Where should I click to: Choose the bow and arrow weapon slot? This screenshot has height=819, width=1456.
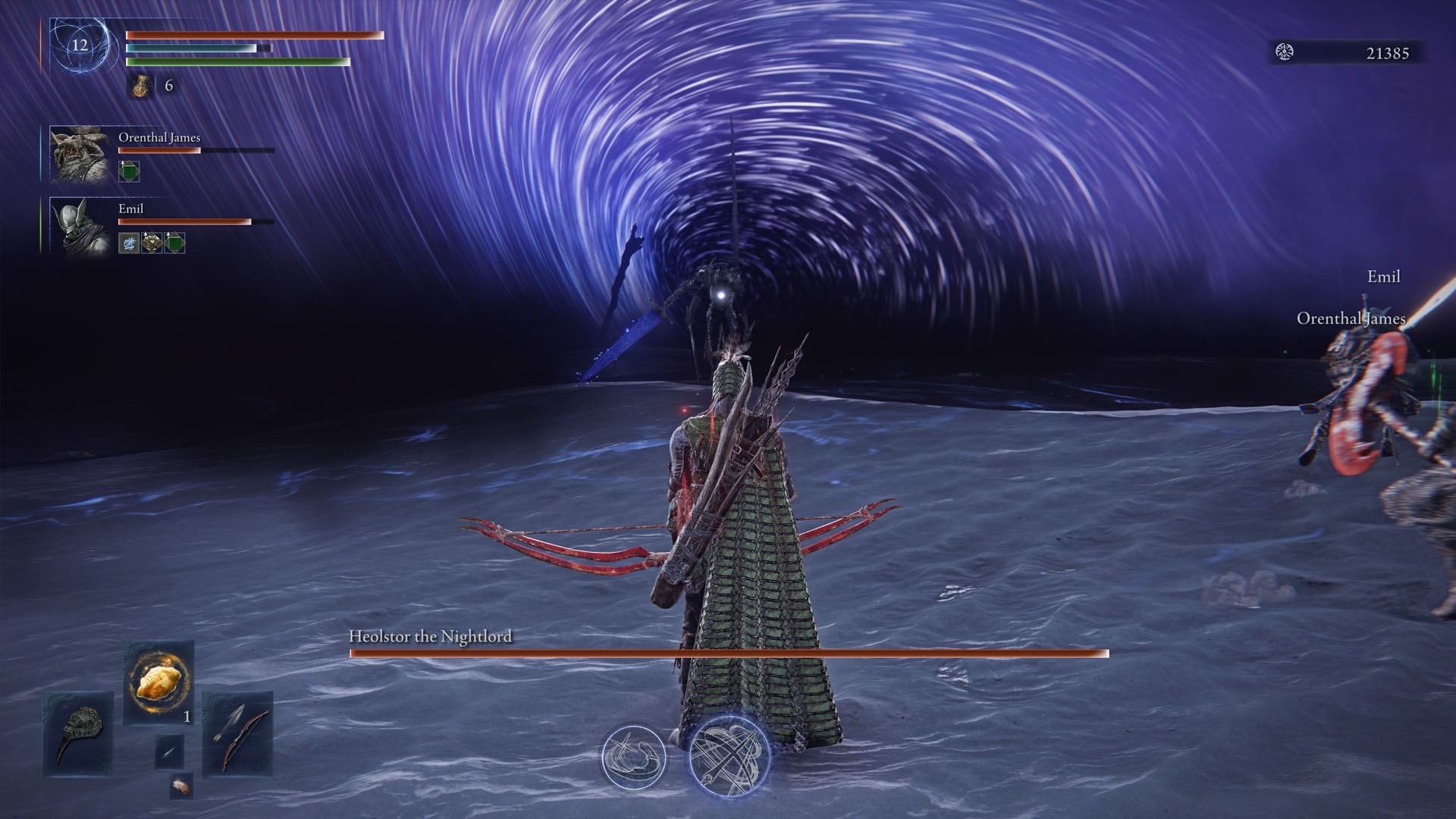point(237,733)
